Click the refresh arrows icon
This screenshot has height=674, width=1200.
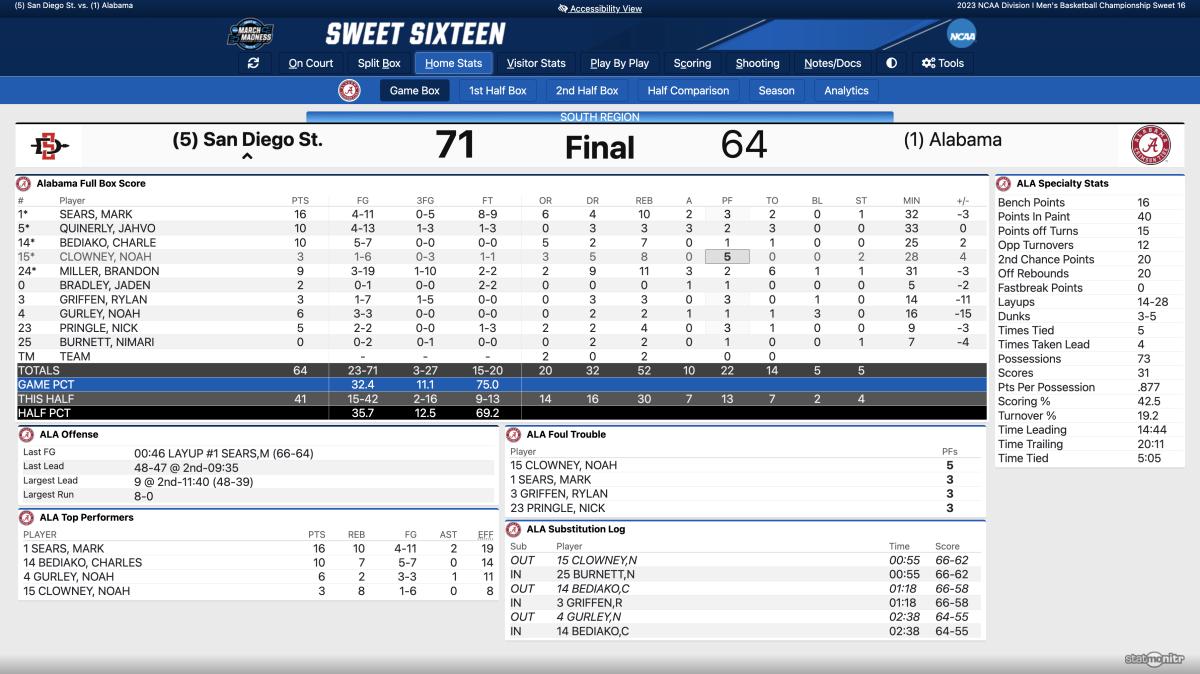[253, 63]
